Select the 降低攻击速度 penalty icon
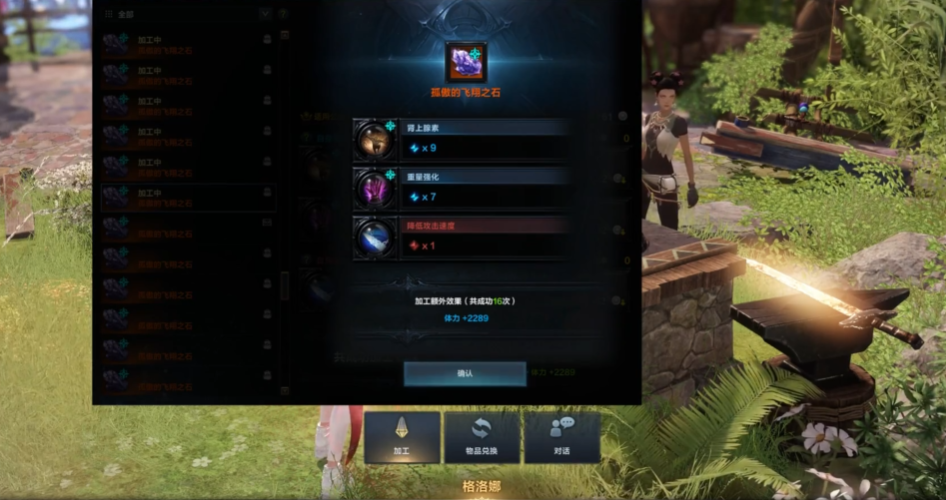Viewport: 946px width, 500px height. [x=376, y=237]
